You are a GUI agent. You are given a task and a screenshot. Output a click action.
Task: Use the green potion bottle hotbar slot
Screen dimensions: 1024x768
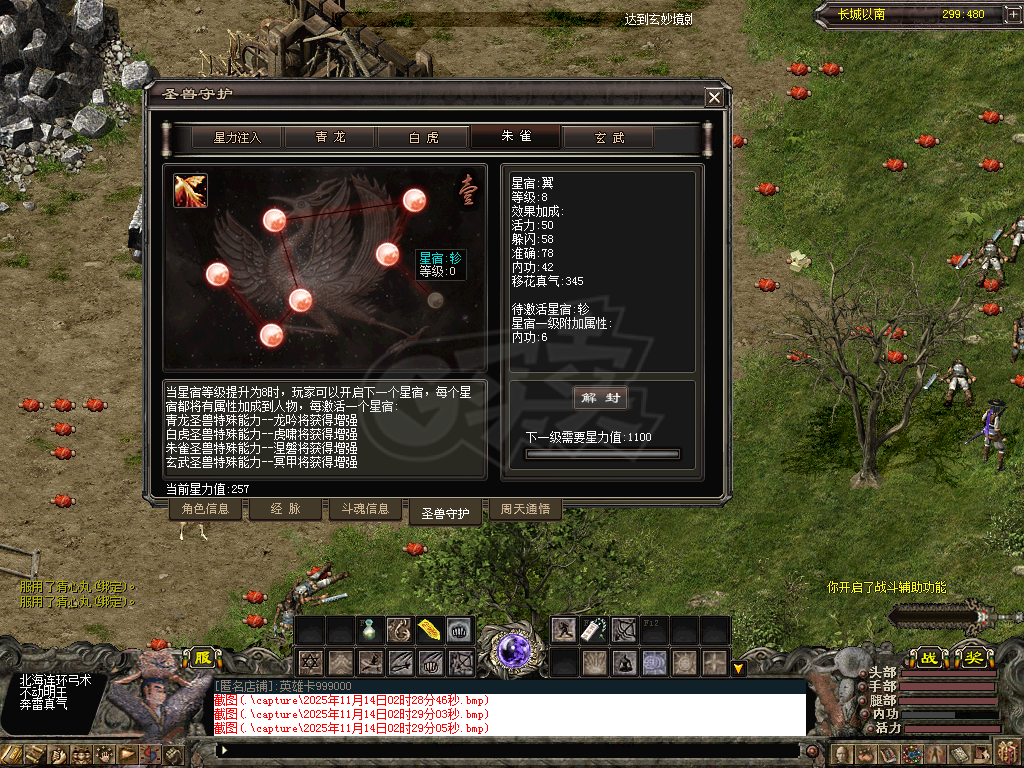coord(370,630)
